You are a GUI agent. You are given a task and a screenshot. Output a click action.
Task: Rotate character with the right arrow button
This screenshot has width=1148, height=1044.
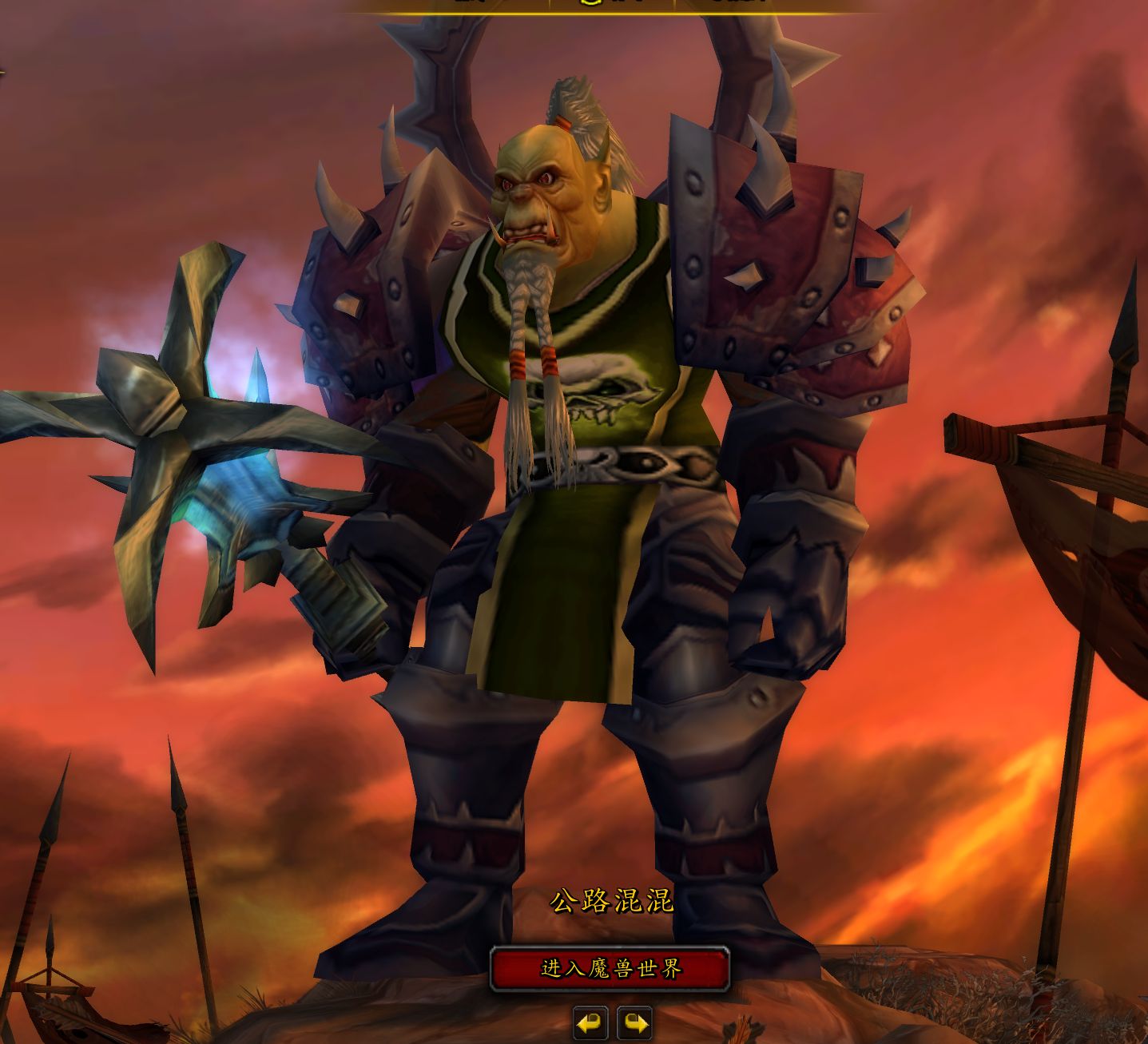pyautogui.click(x=634, y=1023)
